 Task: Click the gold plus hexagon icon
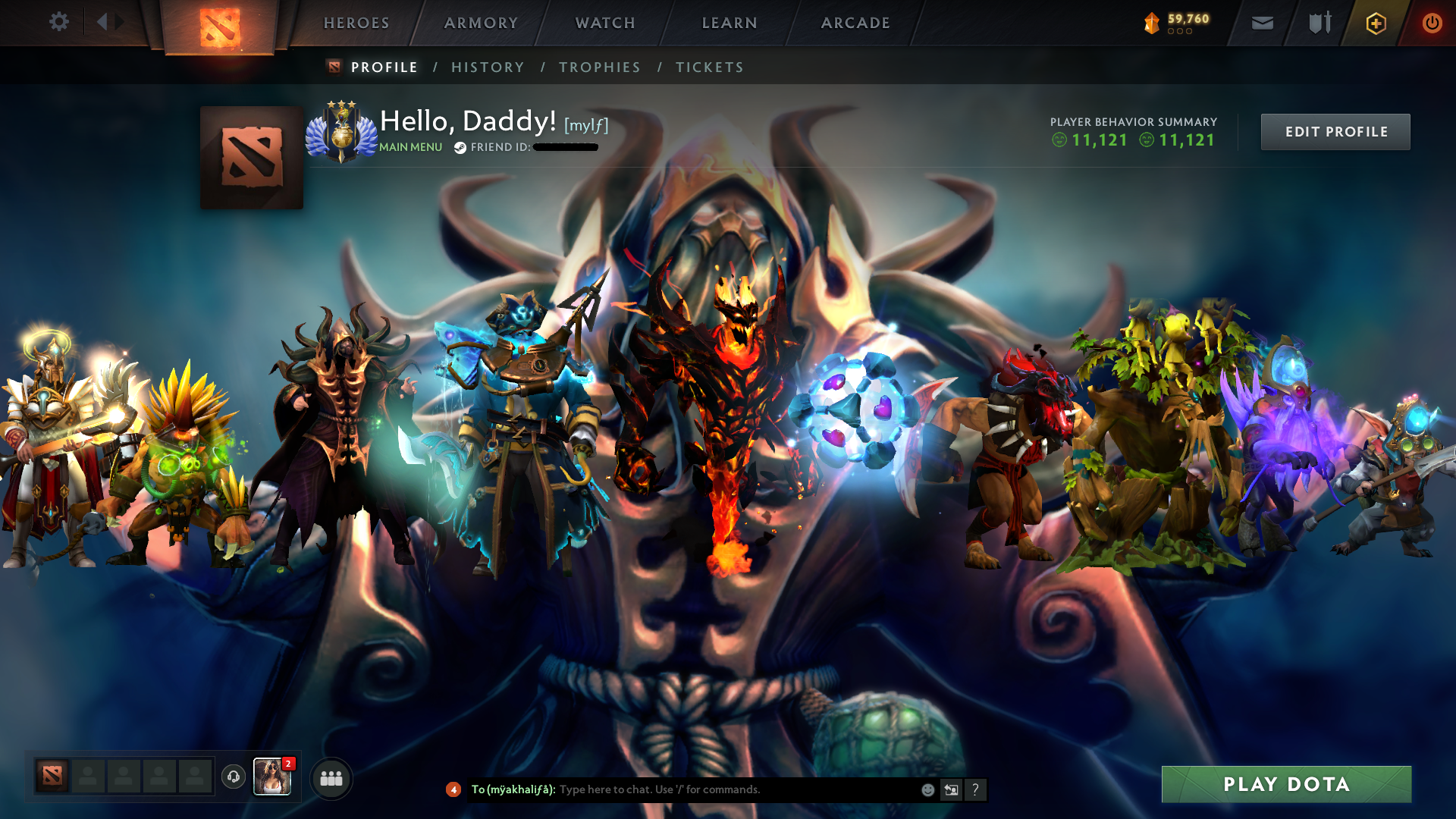(1375, 23)
